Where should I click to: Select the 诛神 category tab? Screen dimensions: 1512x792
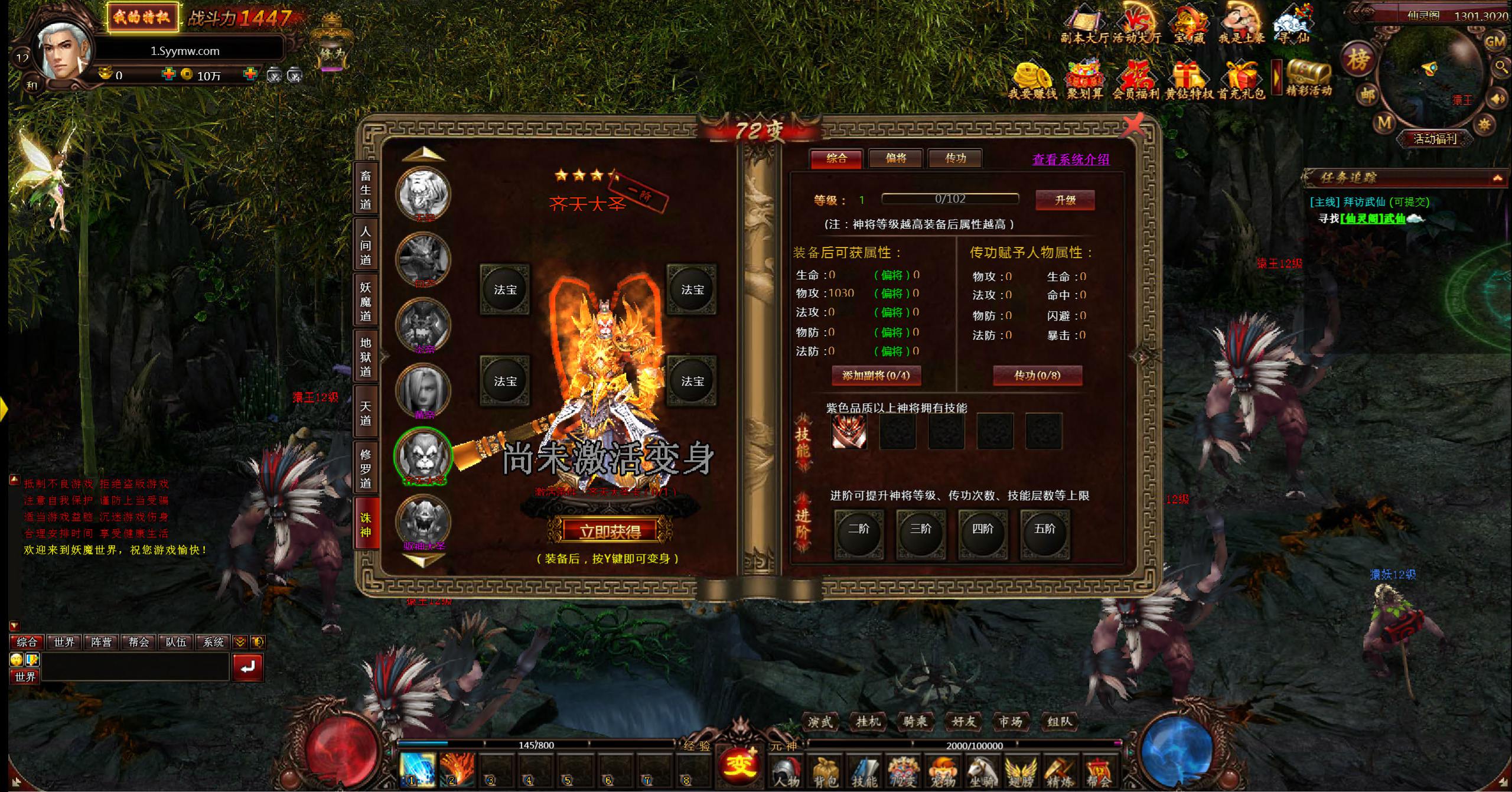tap(366, 524)
